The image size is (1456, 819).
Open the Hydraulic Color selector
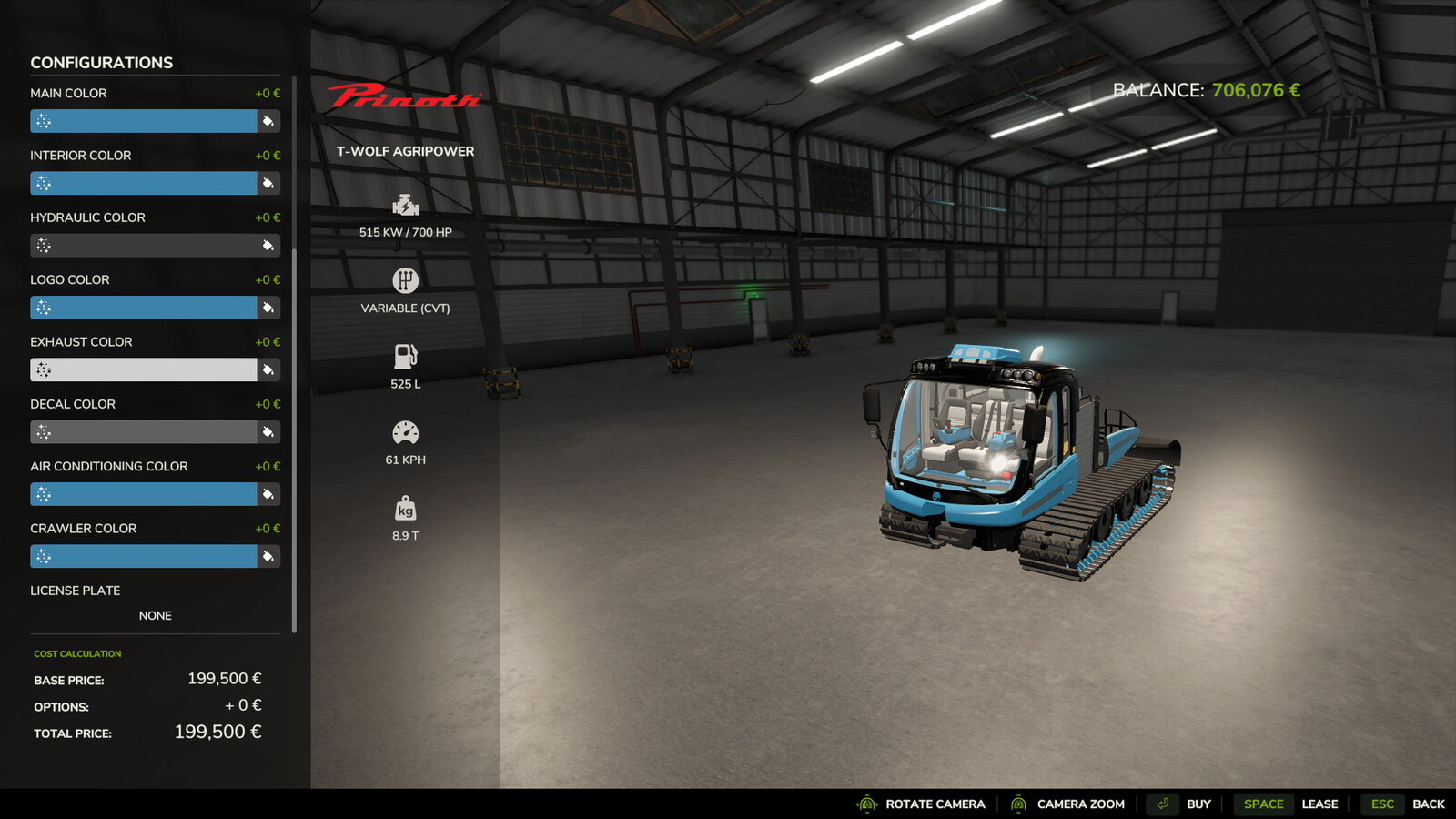146,245
